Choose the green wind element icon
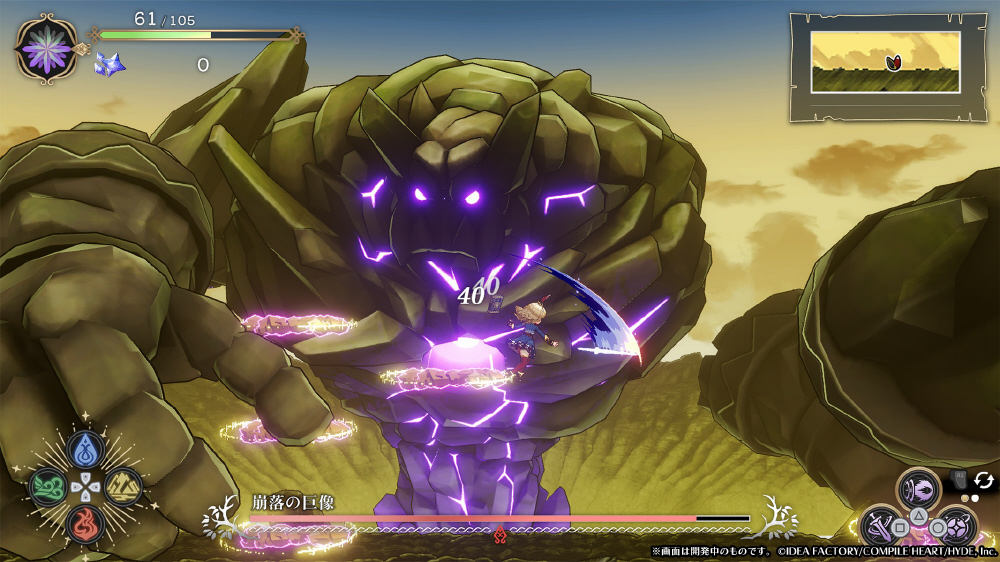The width and height of the screenshot is (1000, 562). point(47,487)
